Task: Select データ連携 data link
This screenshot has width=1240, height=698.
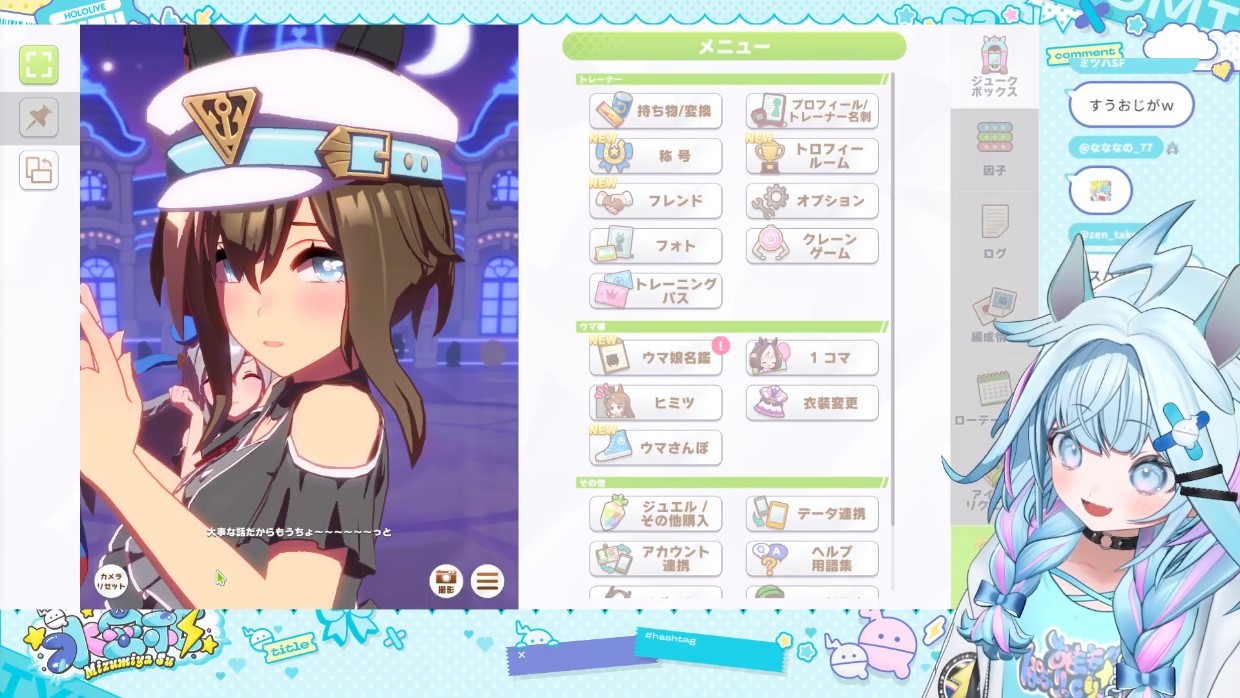Action: pyautogui.click(x=812, y=514)
